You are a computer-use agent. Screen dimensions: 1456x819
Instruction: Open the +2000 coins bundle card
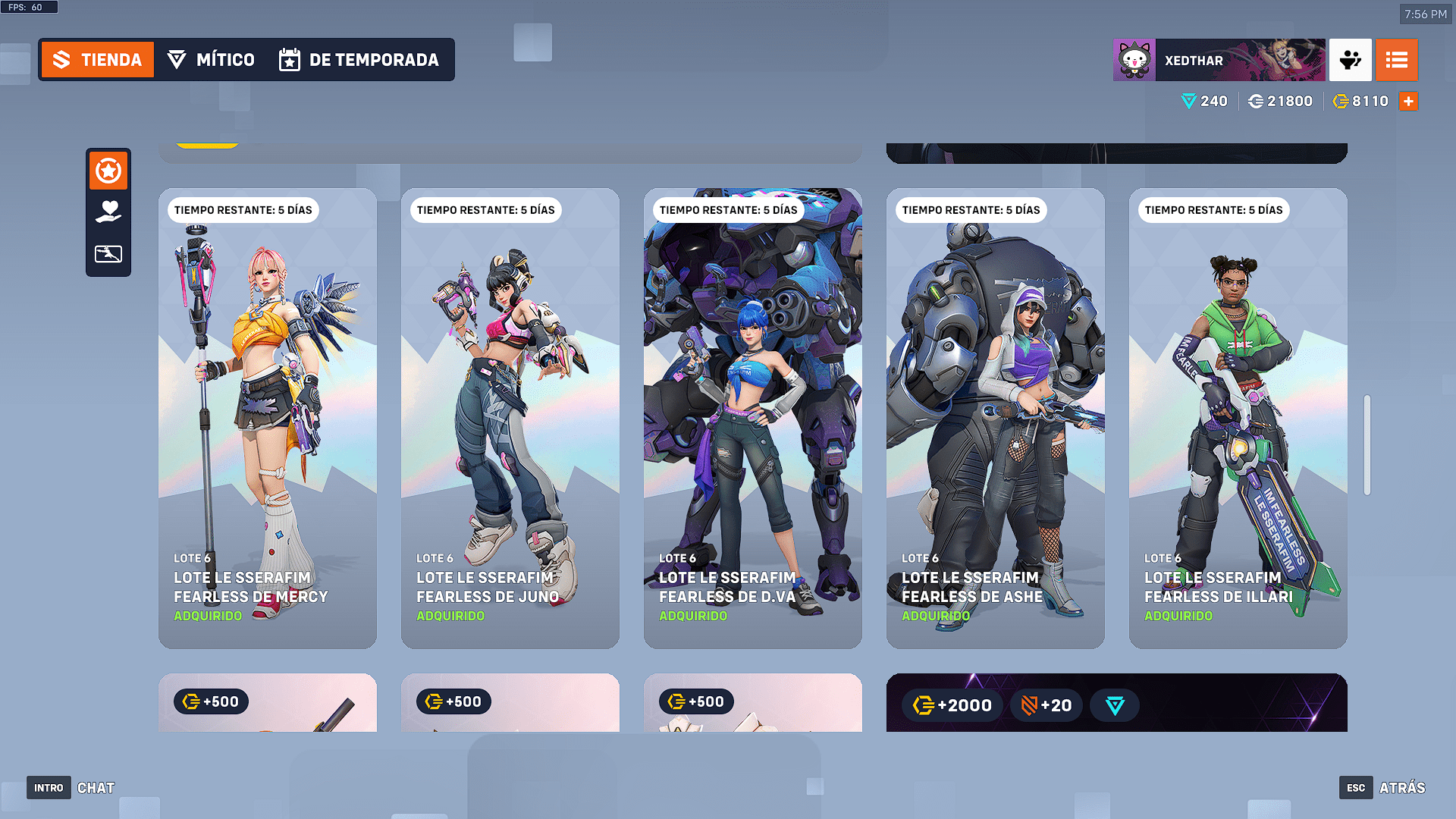point(1116,703)
